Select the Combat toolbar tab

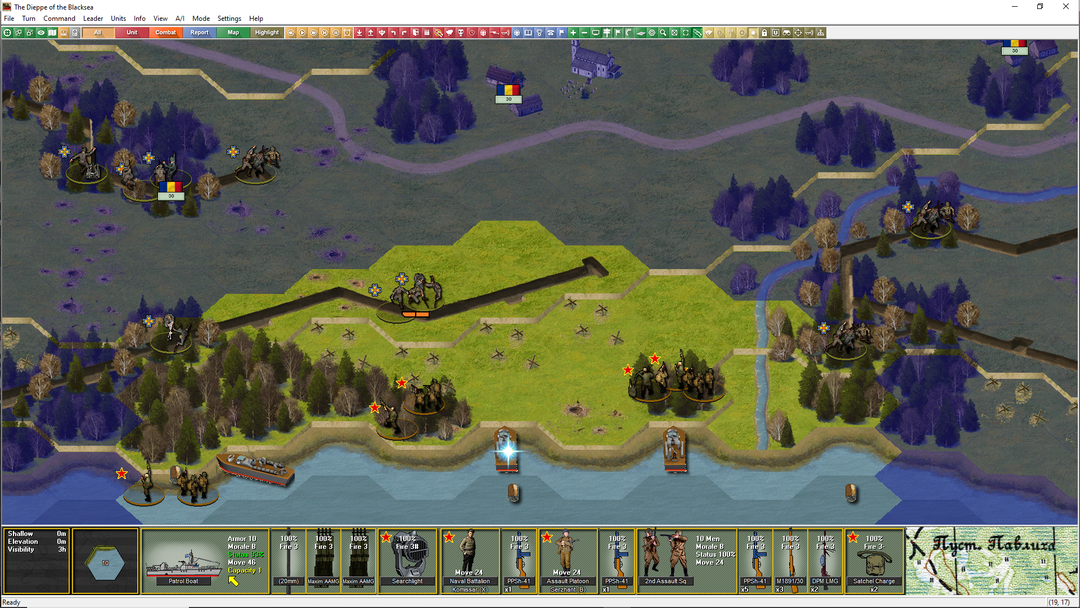(166, 33)
